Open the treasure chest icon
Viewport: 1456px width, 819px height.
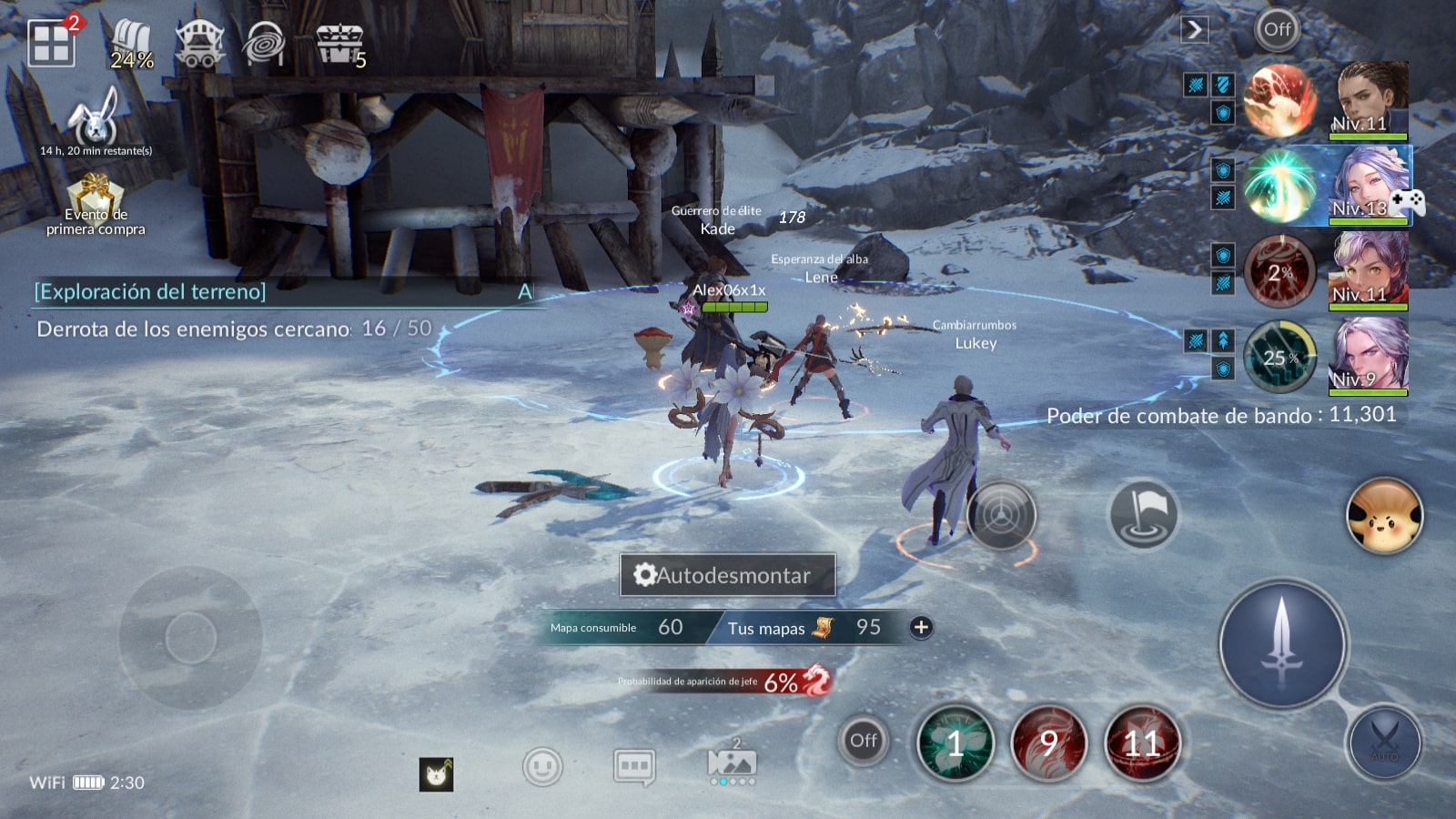pos(339,43)
